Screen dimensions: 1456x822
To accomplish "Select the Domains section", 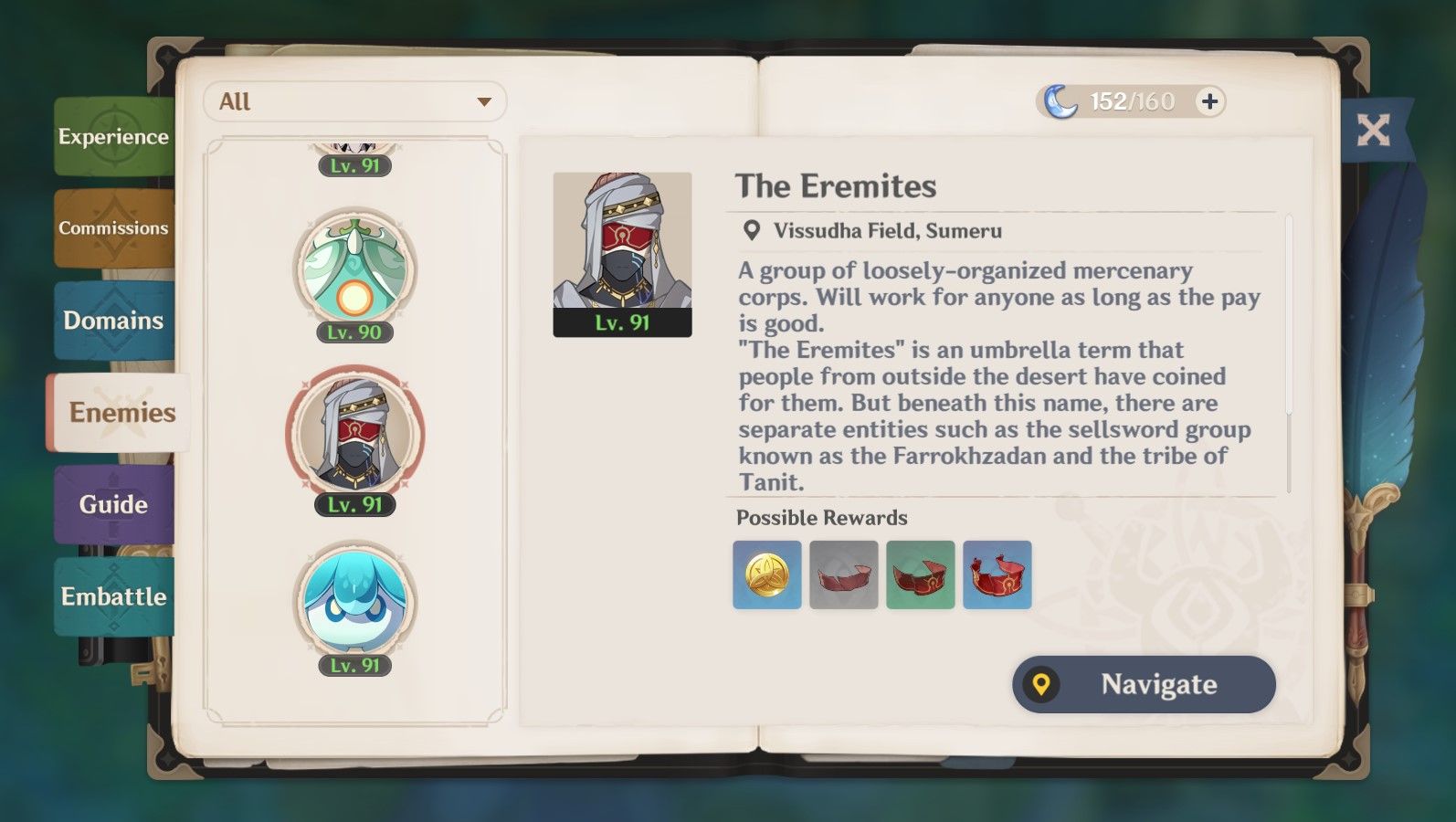I will [x=113, y=321].
